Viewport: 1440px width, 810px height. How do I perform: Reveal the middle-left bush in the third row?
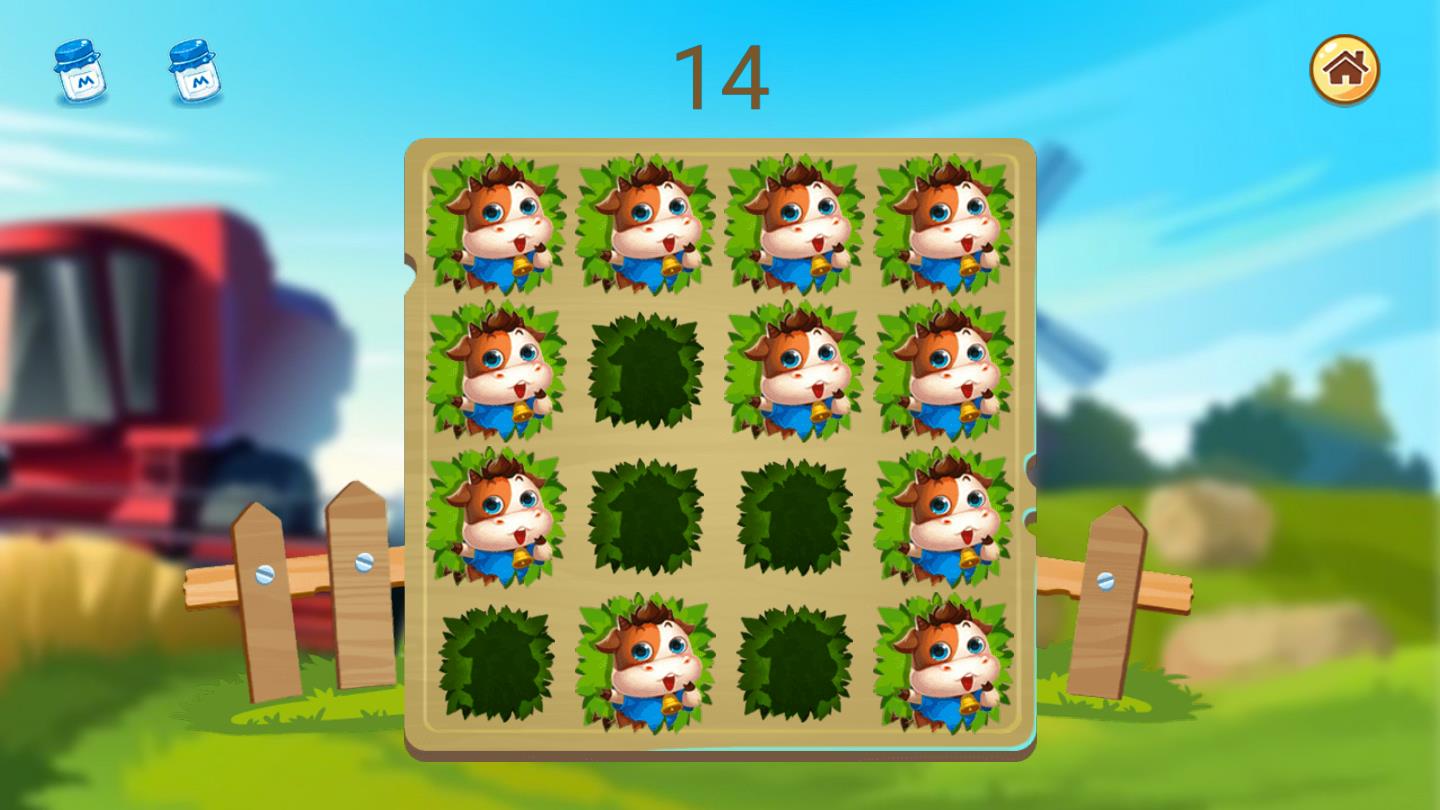point(645,515)
